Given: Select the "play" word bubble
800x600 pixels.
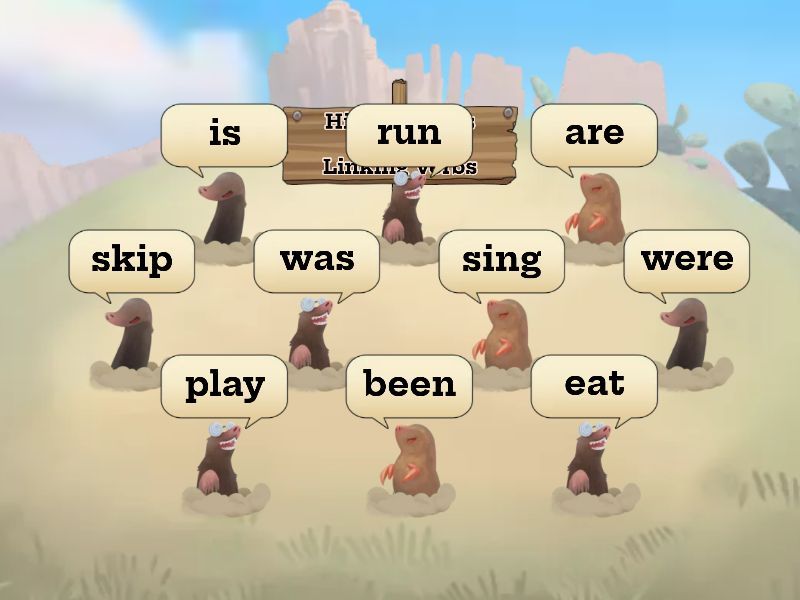Looking at the screenshot, I should [224, 385].
